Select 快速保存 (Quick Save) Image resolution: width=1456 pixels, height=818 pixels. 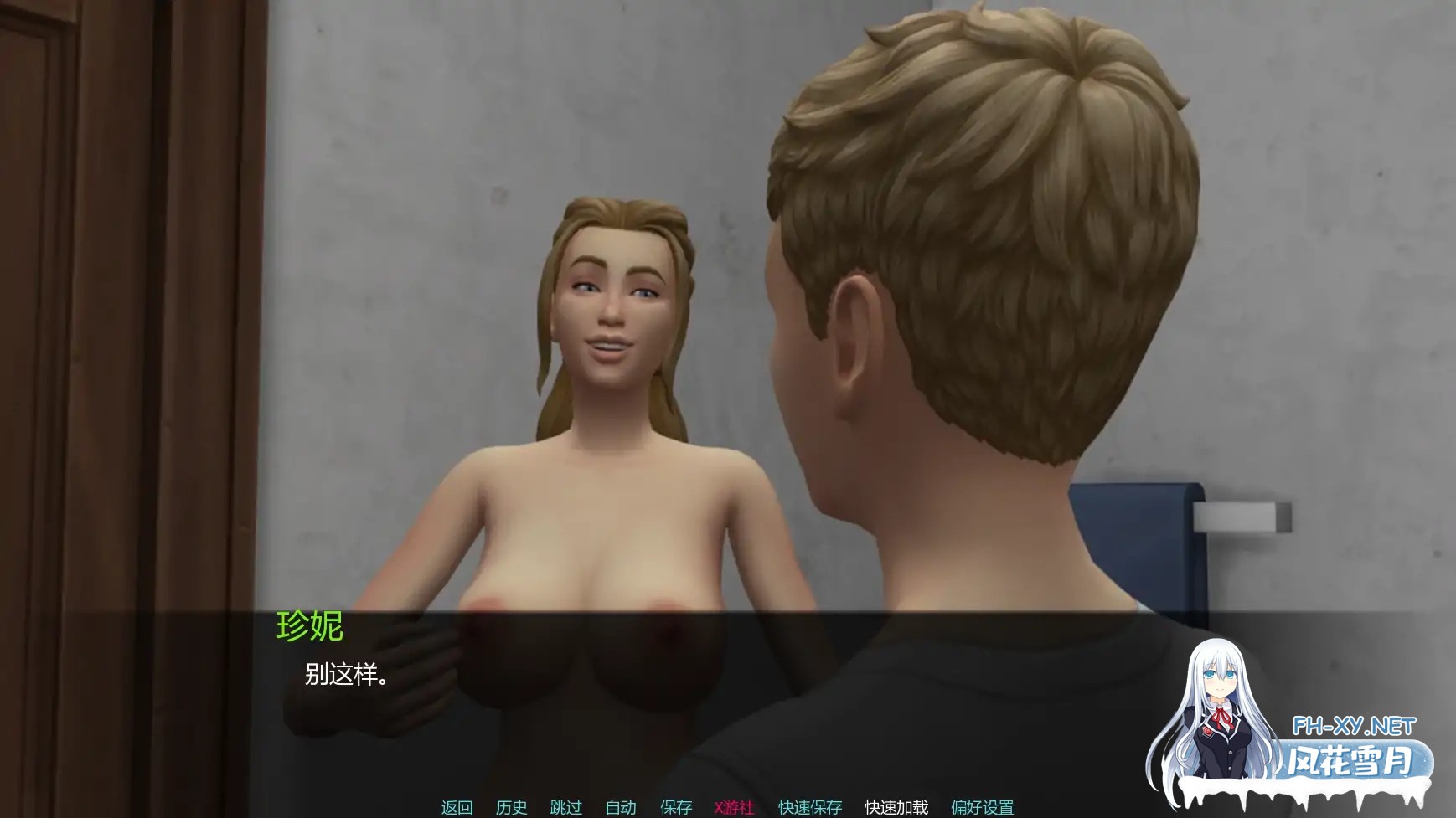coord(810,807)
